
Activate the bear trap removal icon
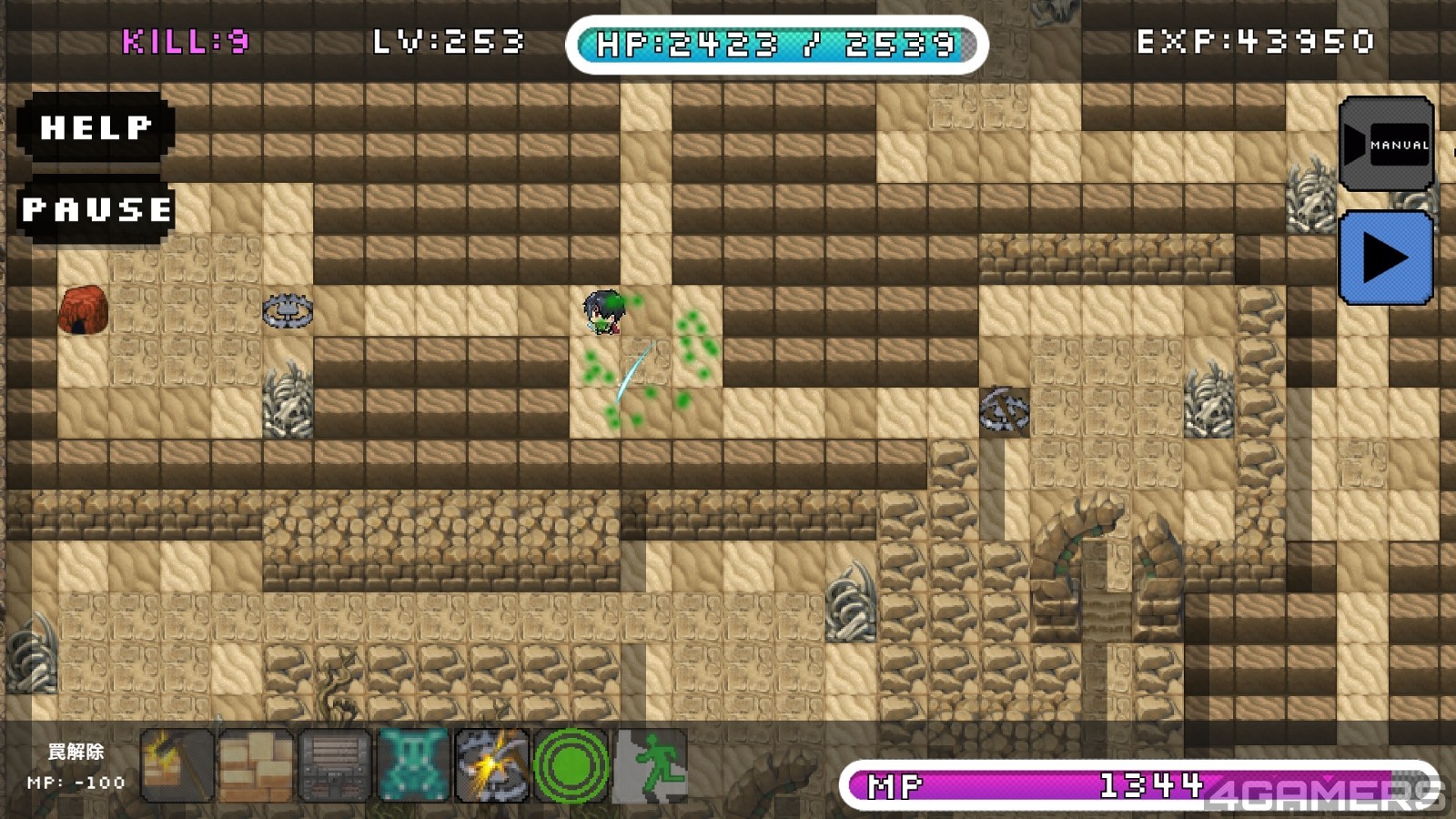[x=491, y=766]
